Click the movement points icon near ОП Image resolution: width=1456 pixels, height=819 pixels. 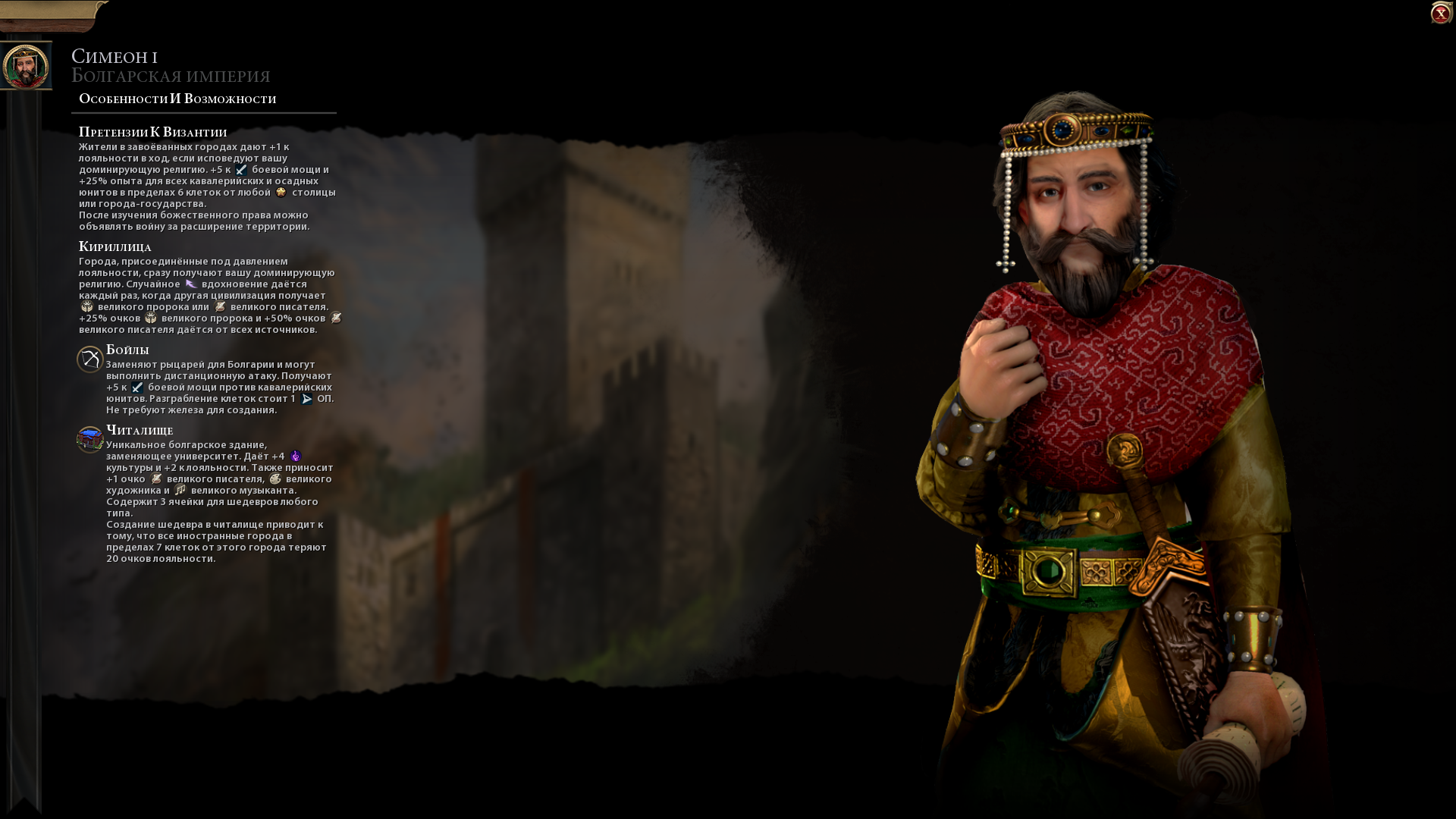(x=306, y=398)
